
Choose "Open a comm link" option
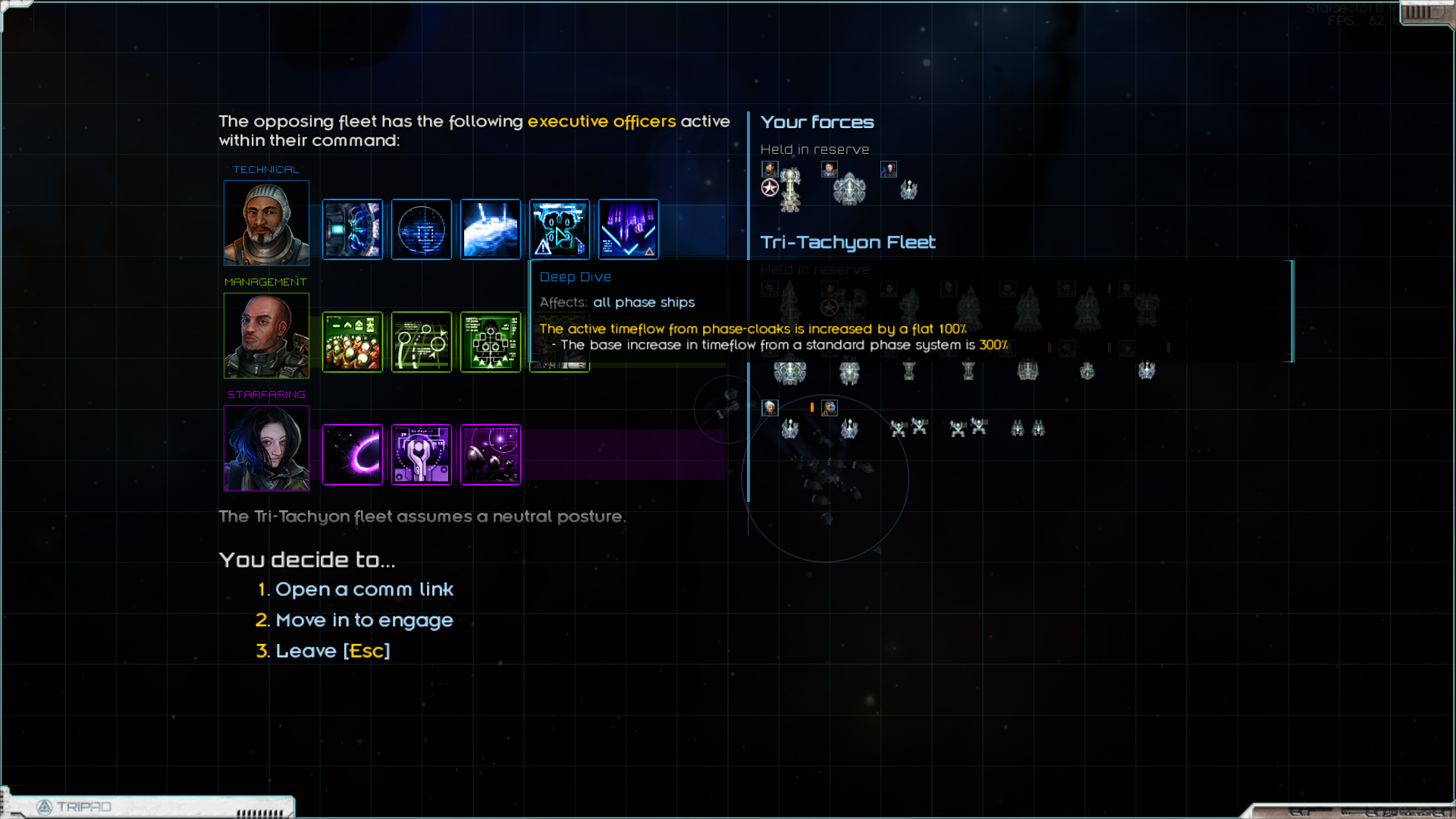[x=364, y=589]
